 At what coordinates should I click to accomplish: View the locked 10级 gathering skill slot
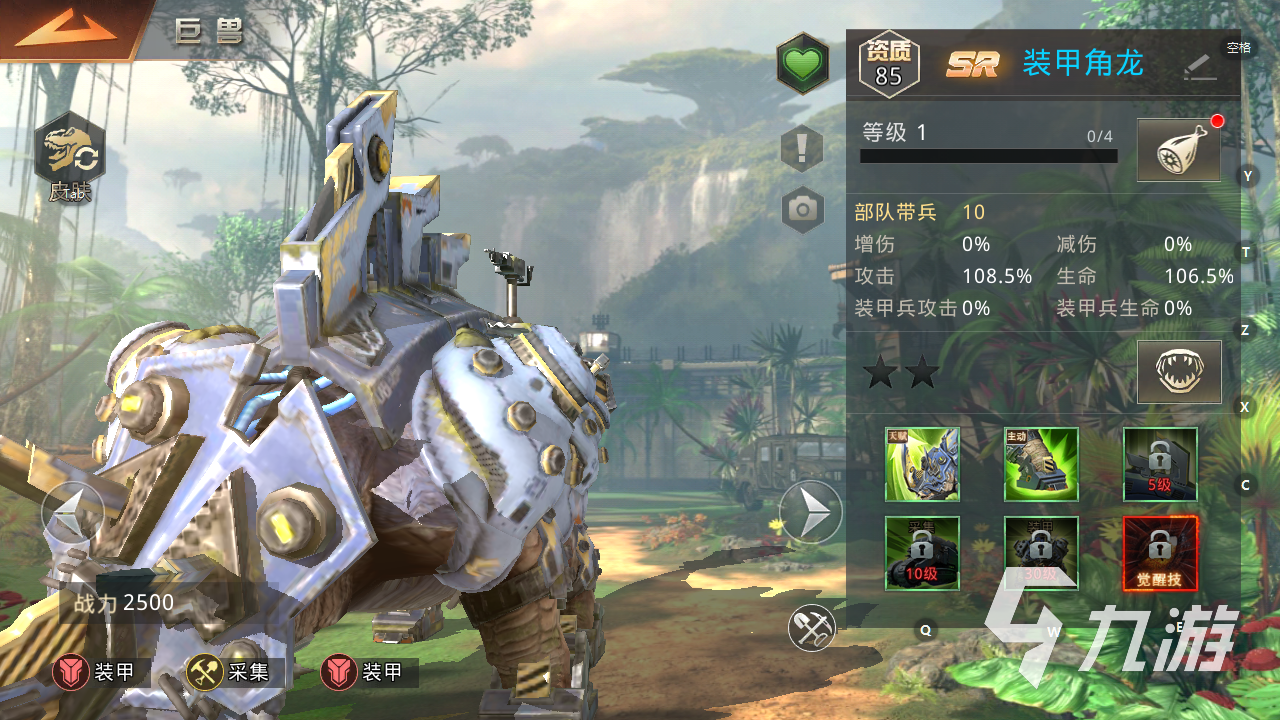tap(922, 553)
